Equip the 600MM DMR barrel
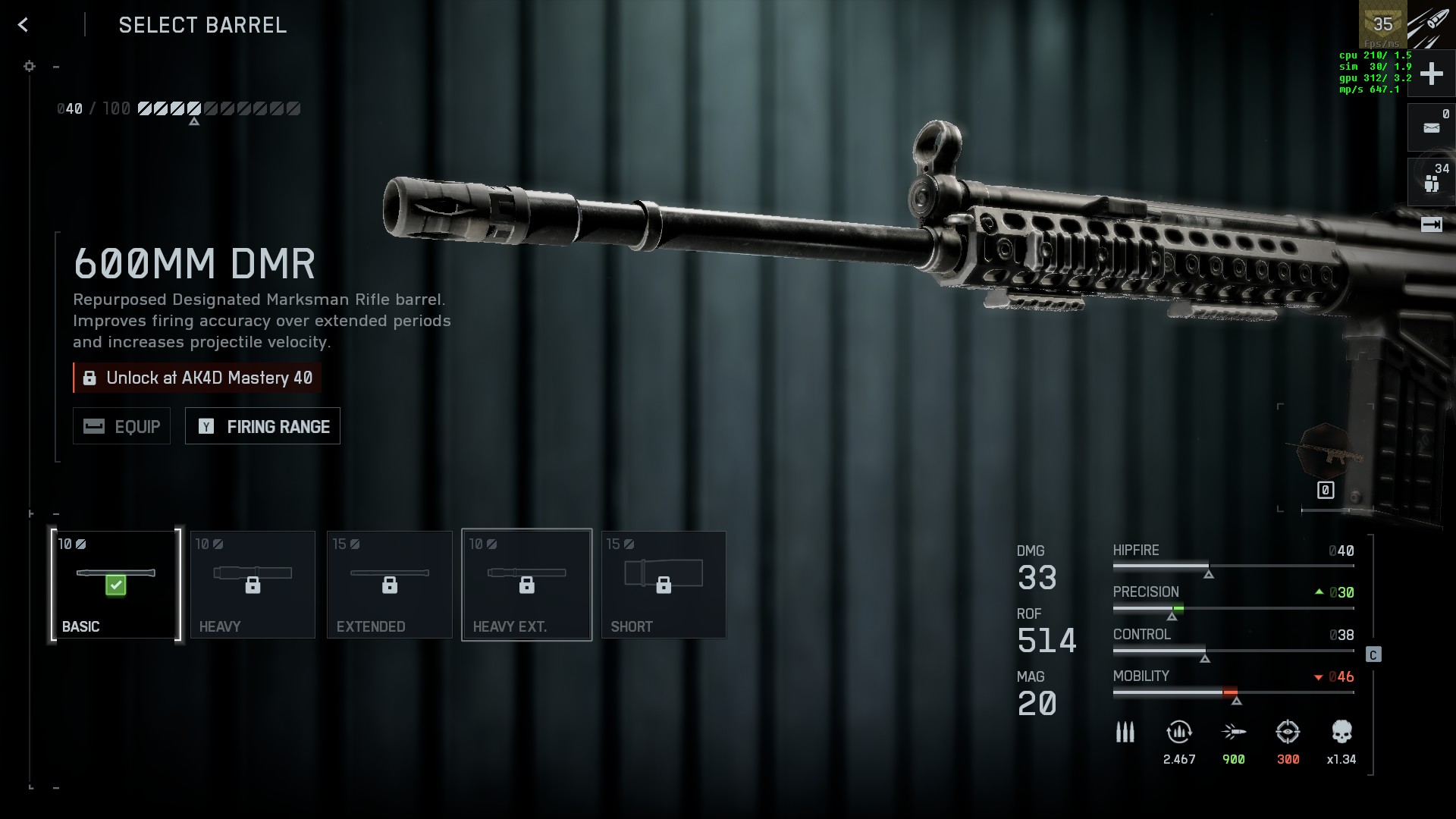Viewport: 1456px width, 819px height. click(x=121, y=426)
